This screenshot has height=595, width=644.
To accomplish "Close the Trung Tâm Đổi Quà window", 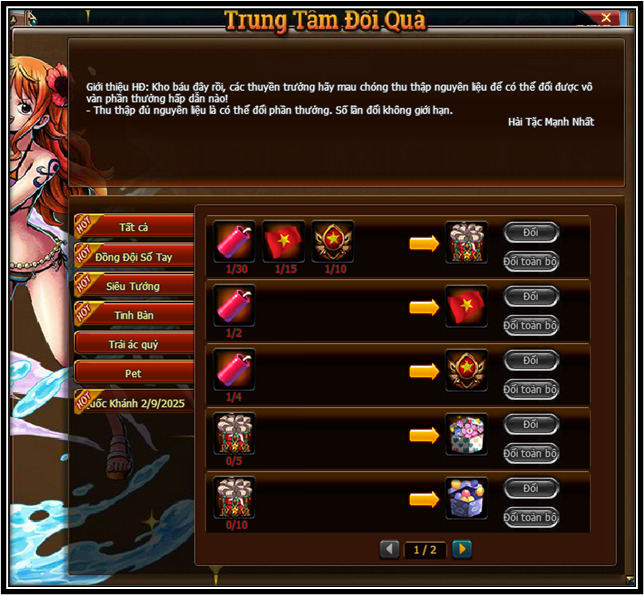I will pyautogui.click(x=607, y=18).
